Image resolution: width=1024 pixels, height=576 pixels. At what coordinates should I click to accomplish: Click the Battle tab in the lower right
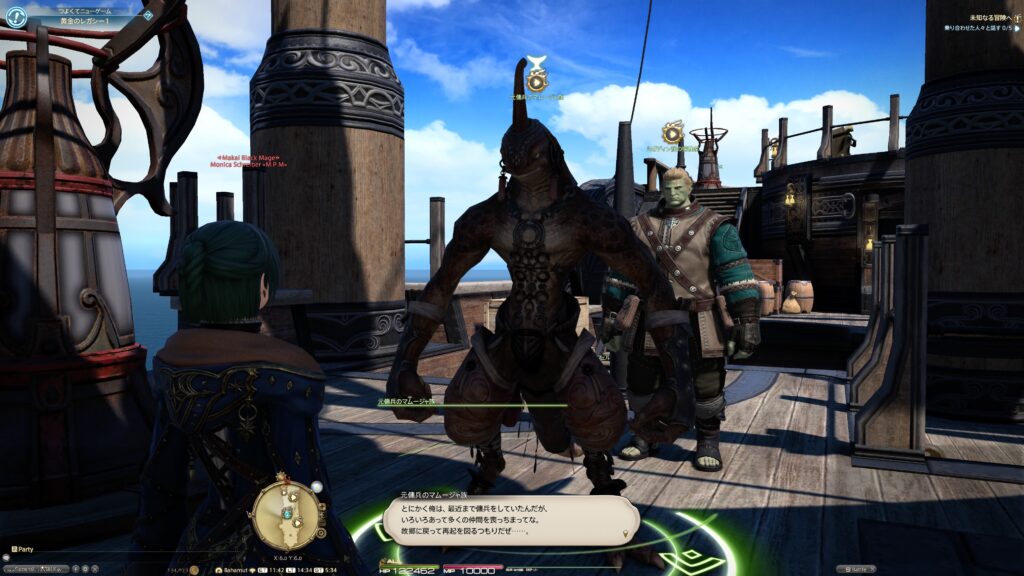(x=855, y=569)
